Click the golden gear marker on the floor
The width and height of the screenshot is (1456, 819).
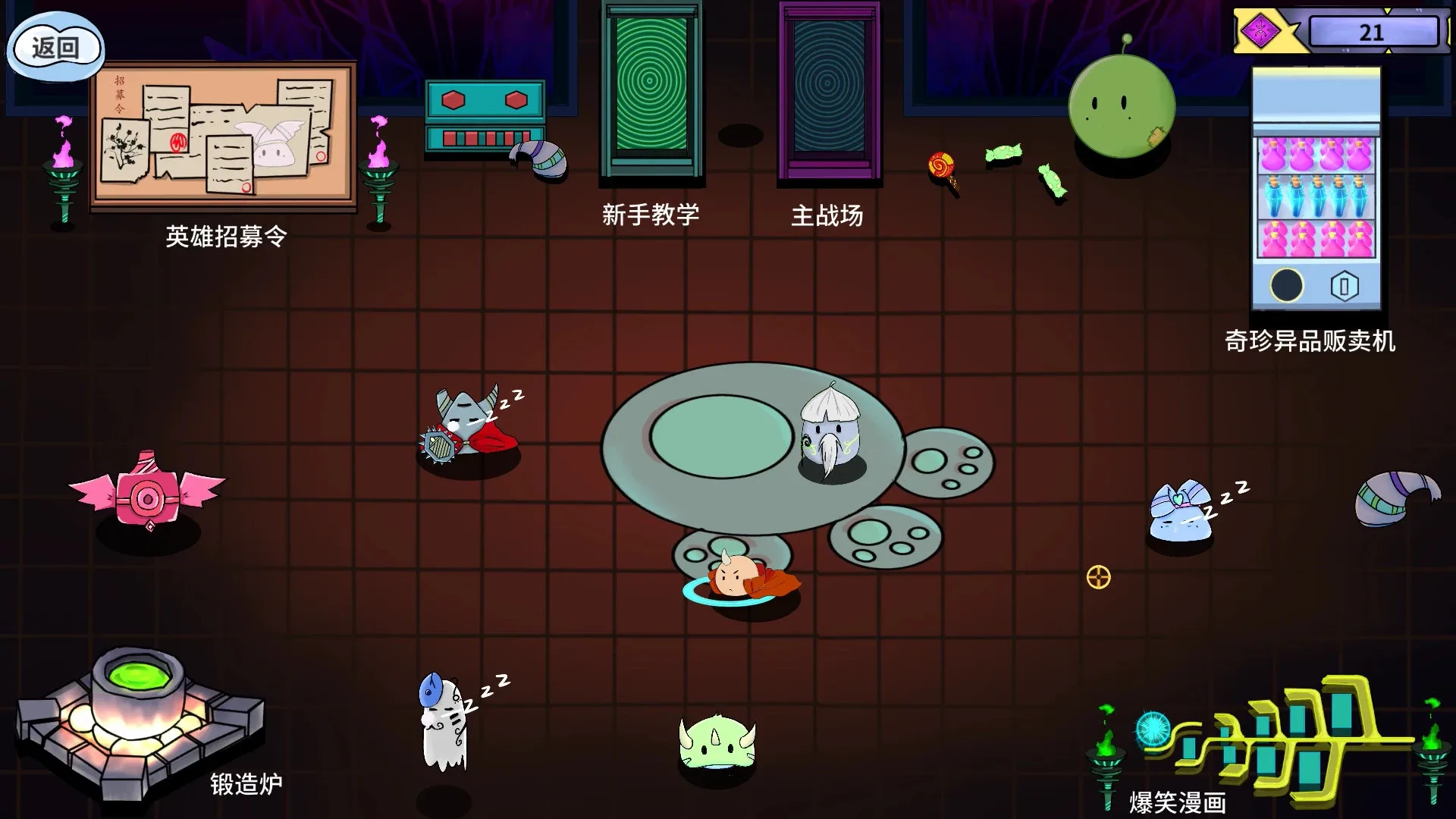pyautogui.click(x=1097, y=578)
